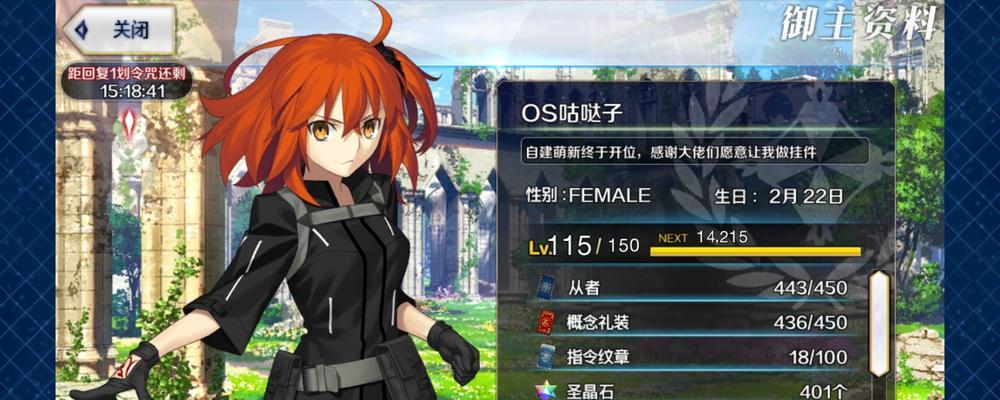
Task: Close the Master profile with 关闭 button
Action: click(x=120, y=30)
